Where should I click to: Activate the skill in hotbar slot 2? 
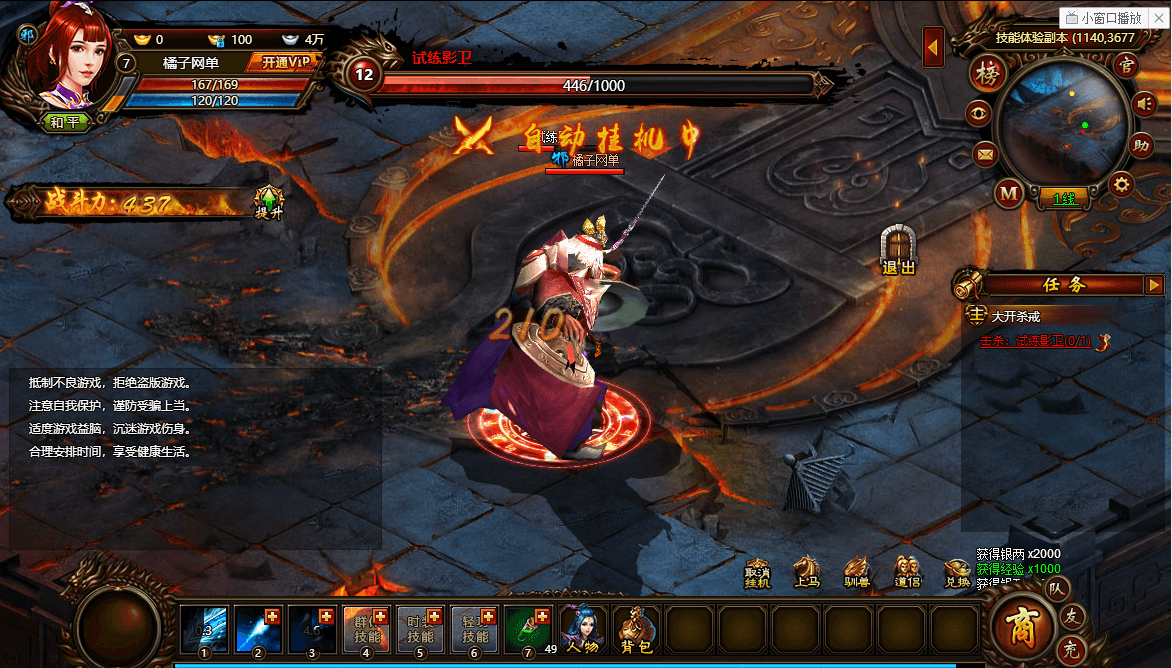[258, 628]
